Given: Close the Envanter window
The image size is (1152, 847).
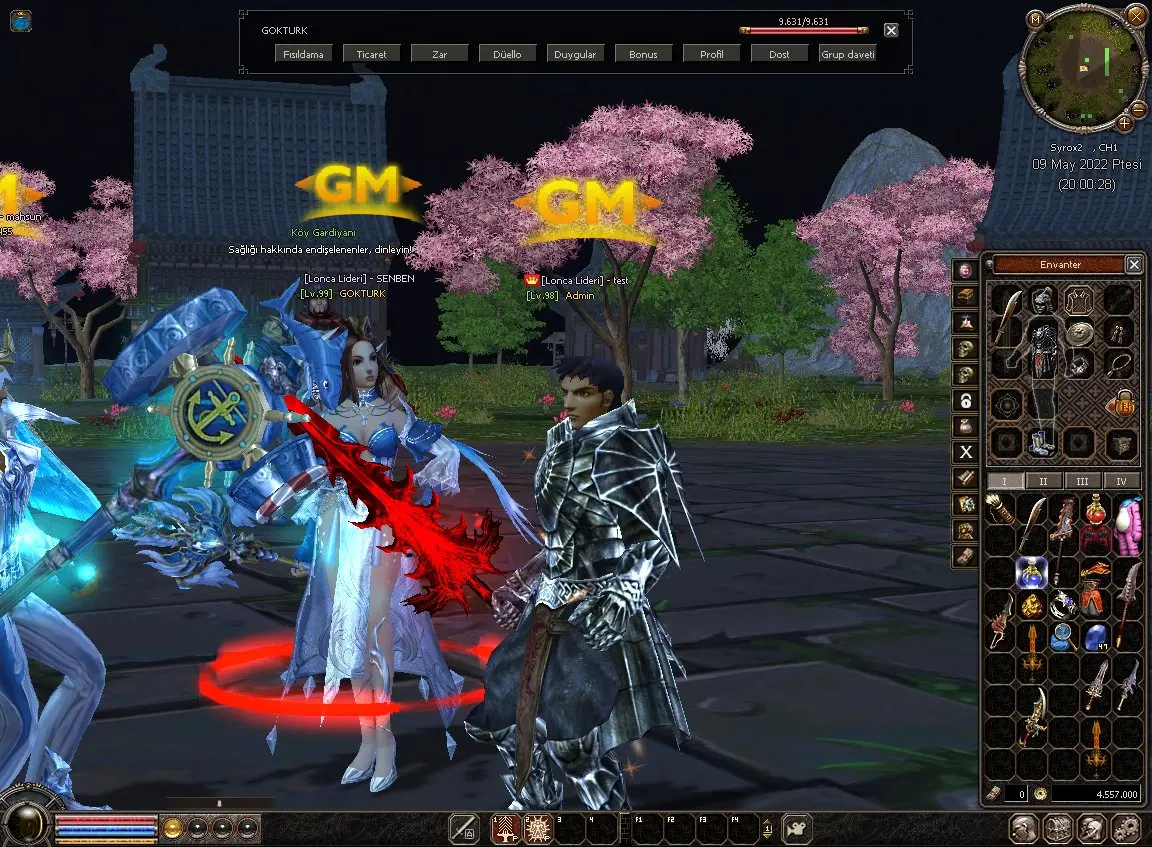Looking at the screenshot, I should click(1133, 264).
